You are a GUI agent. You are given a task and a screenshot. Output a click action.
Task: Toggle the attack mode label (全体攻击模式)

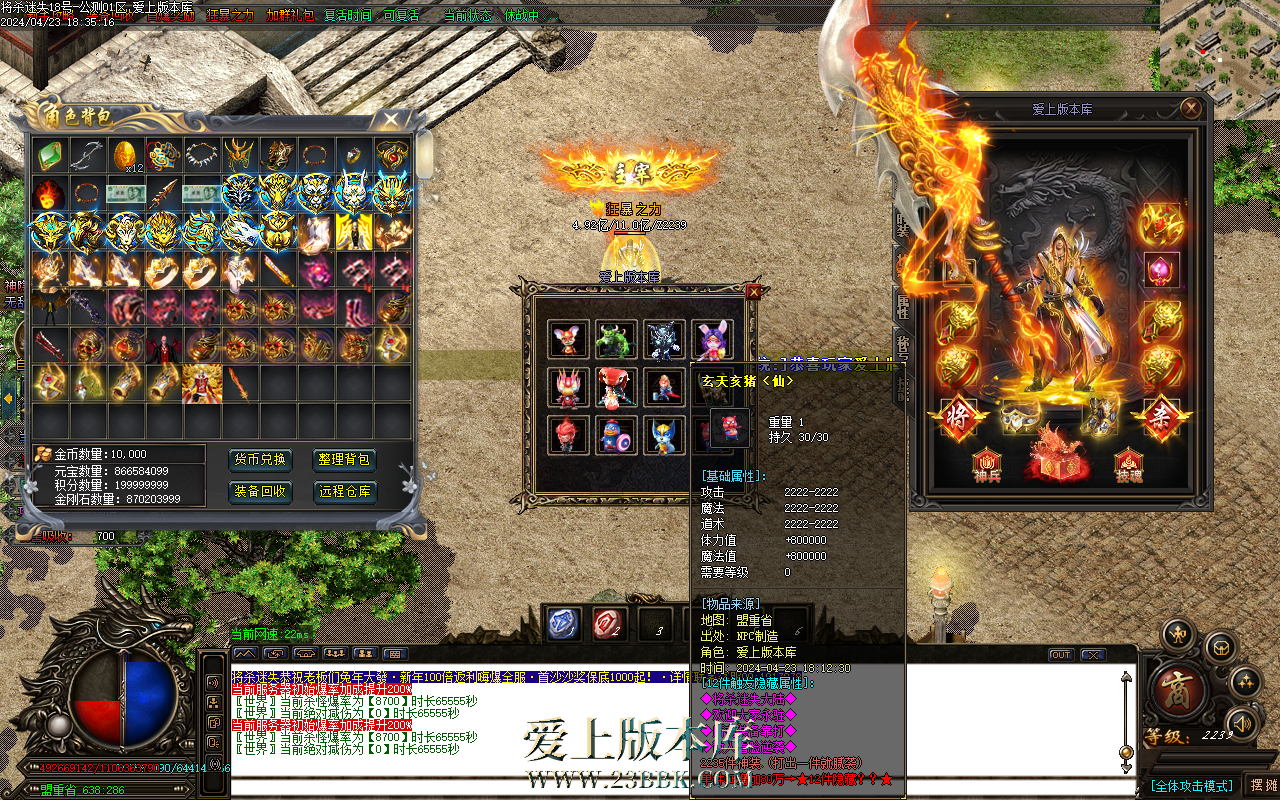1191,786
